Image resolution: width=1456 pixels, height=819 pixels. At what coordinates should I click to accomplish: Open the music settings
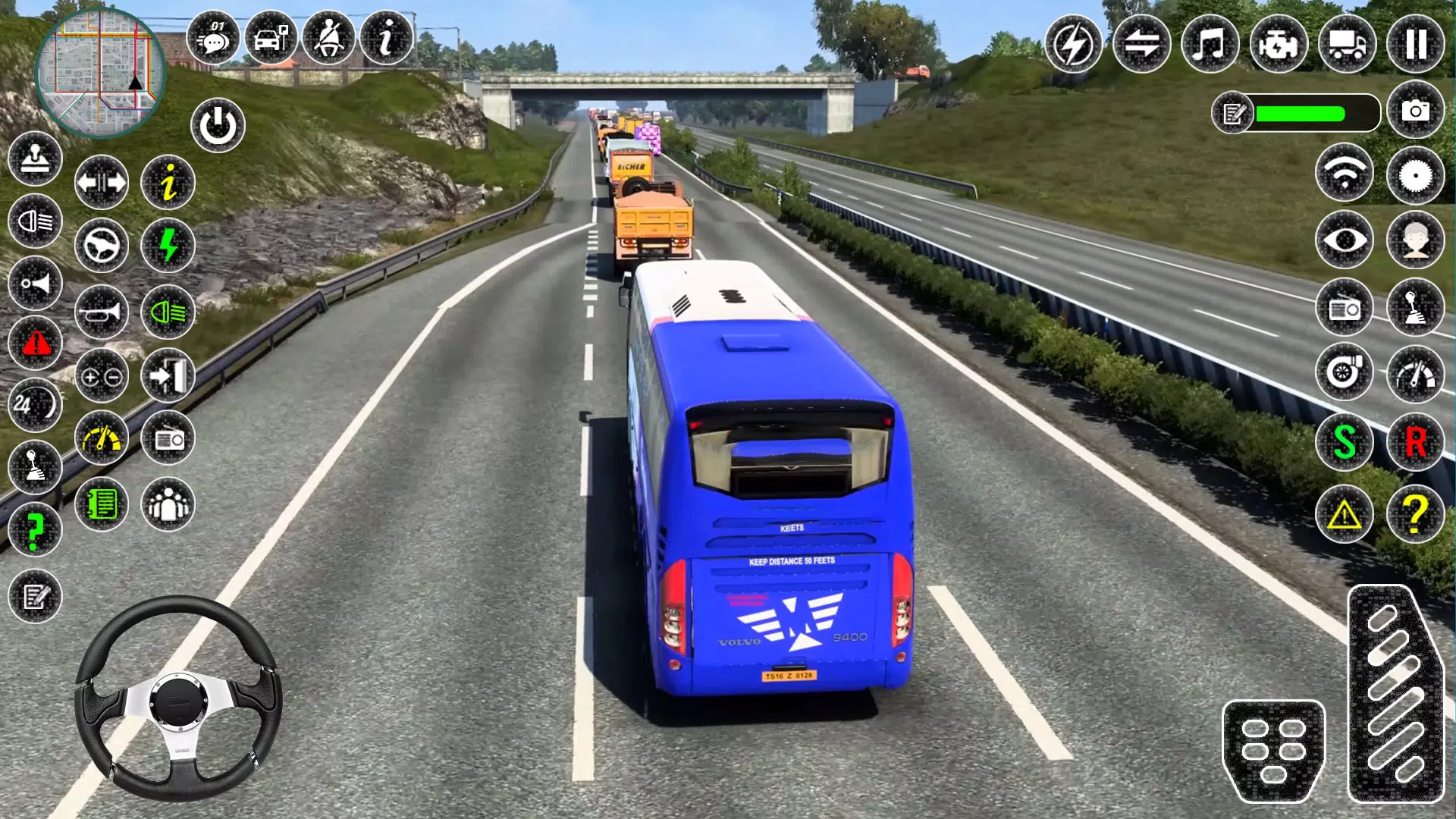[1210, 43]
